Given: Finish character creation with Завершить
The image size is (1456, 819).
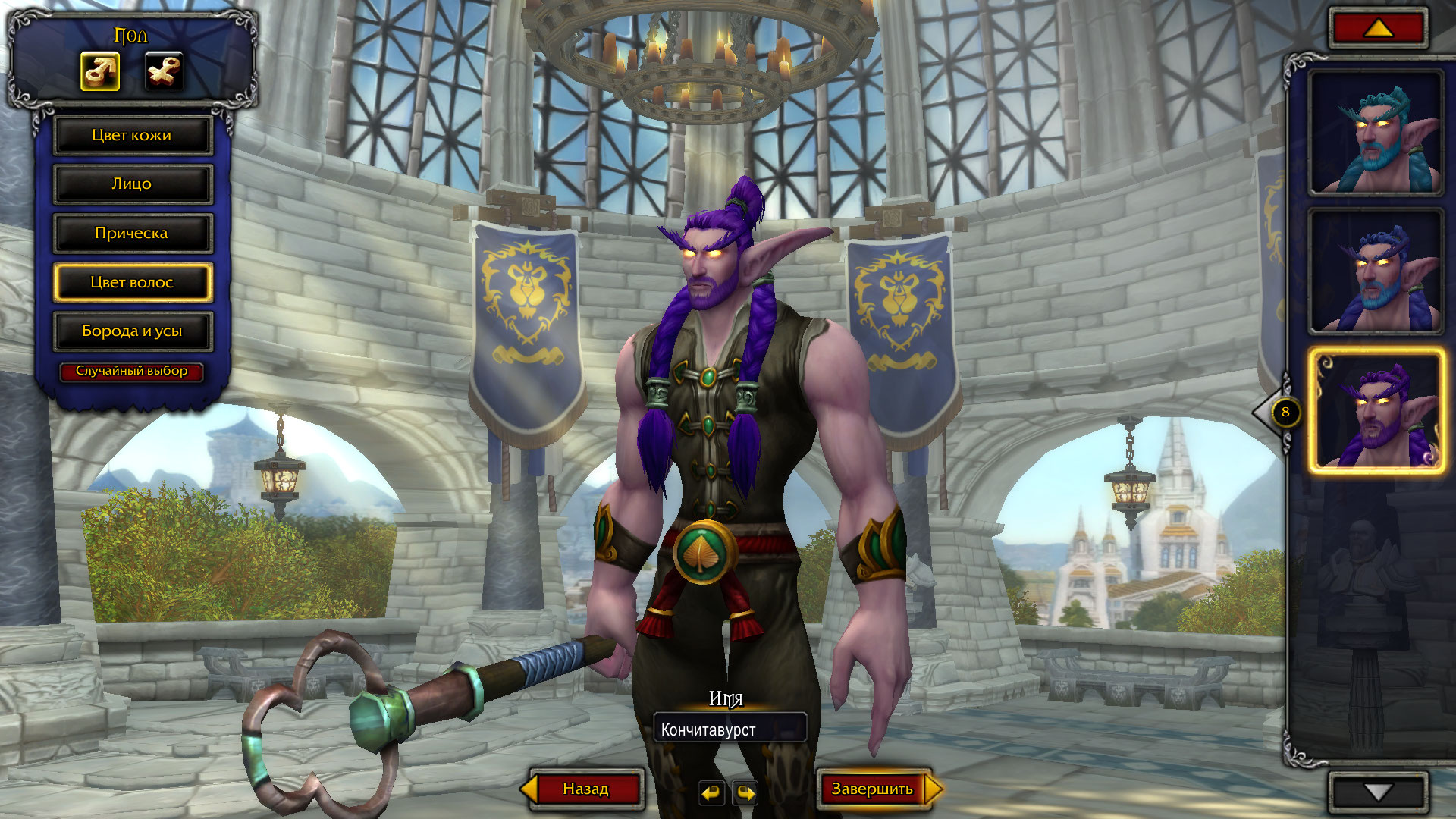Looking at the screenshot, I should pos(873,789).
